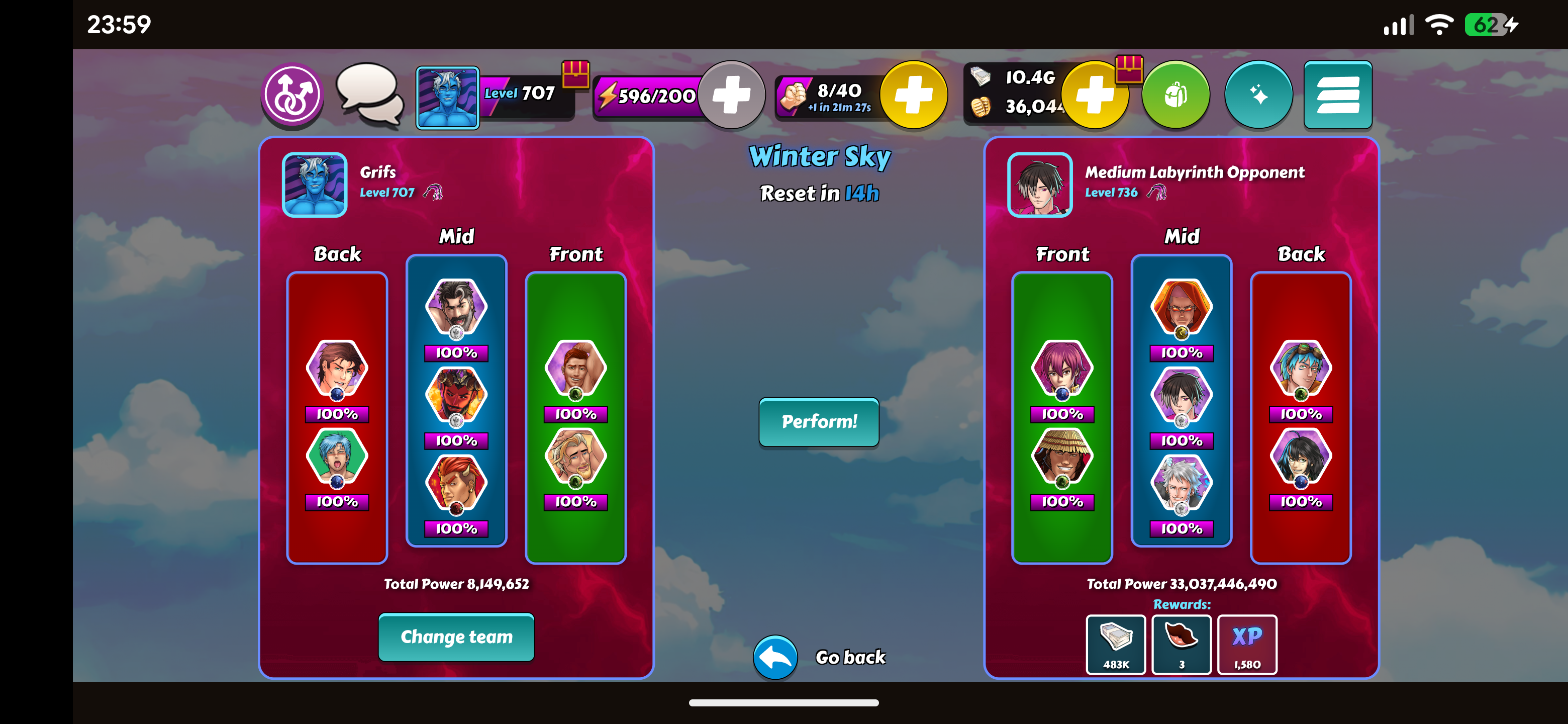Buy more currency with the gold plus button
Viewport: 1568px width, 724px height.
1094,95
